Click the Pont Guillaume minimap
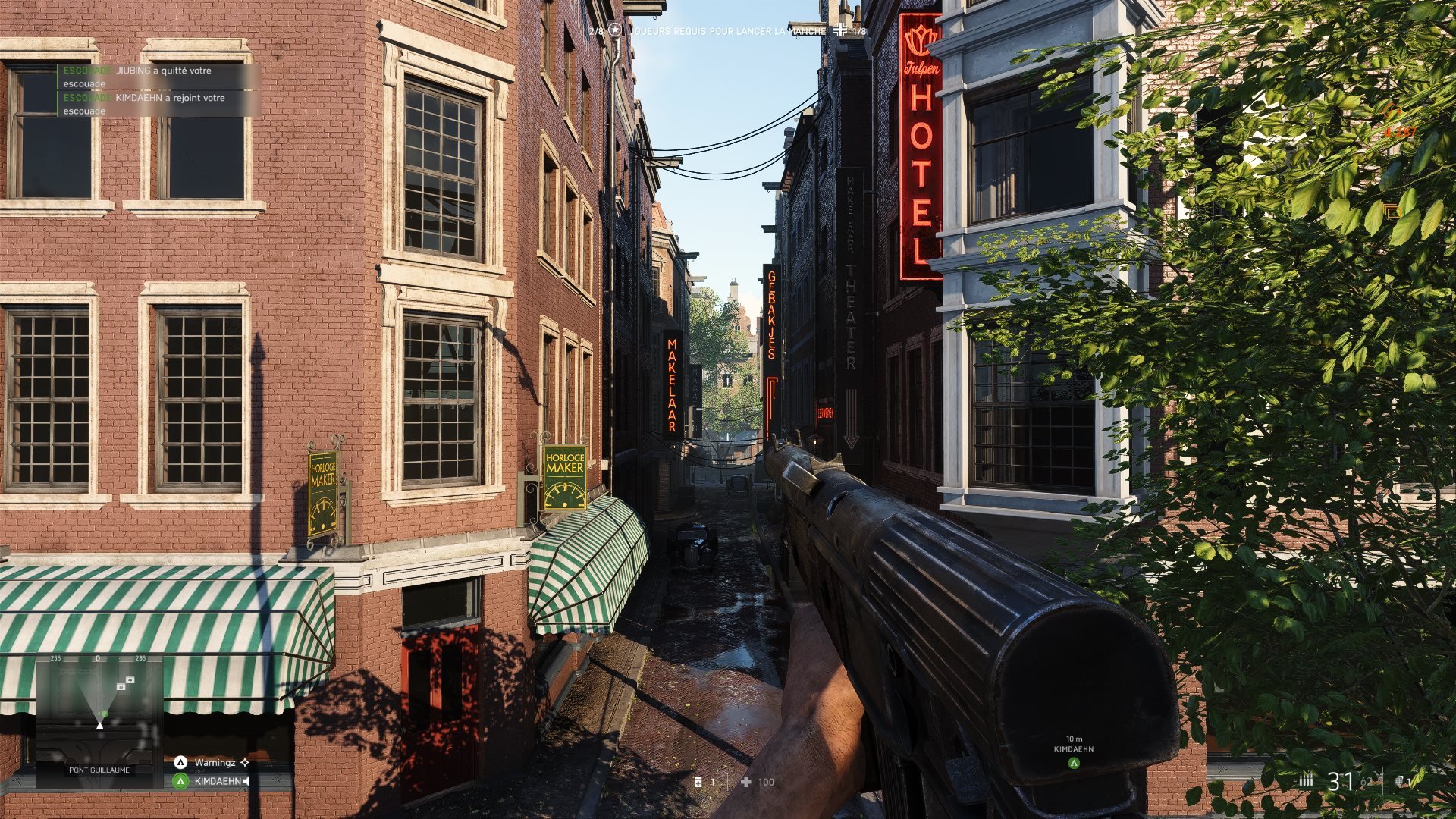 tap(99, 713)
